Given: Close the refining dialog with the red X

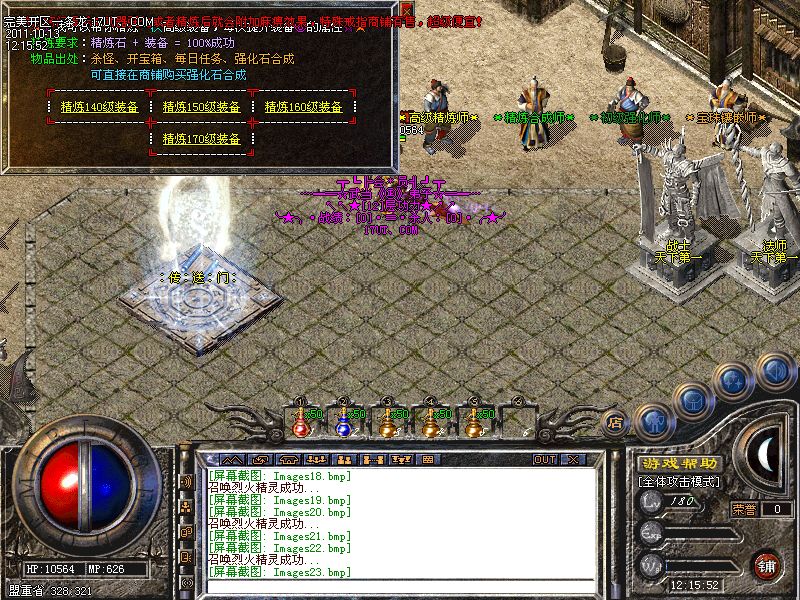Looking at the screenshot, I should tap(407, 10).
